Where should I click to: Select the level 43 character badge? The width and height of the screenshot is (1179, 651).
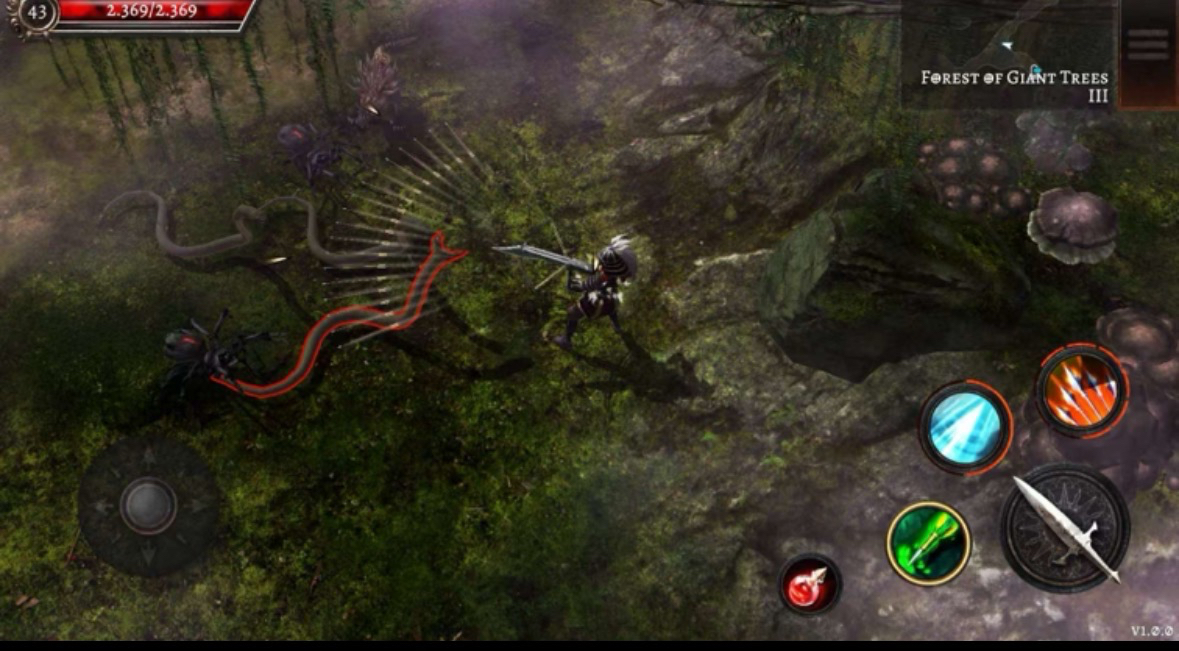coord(35,13)
